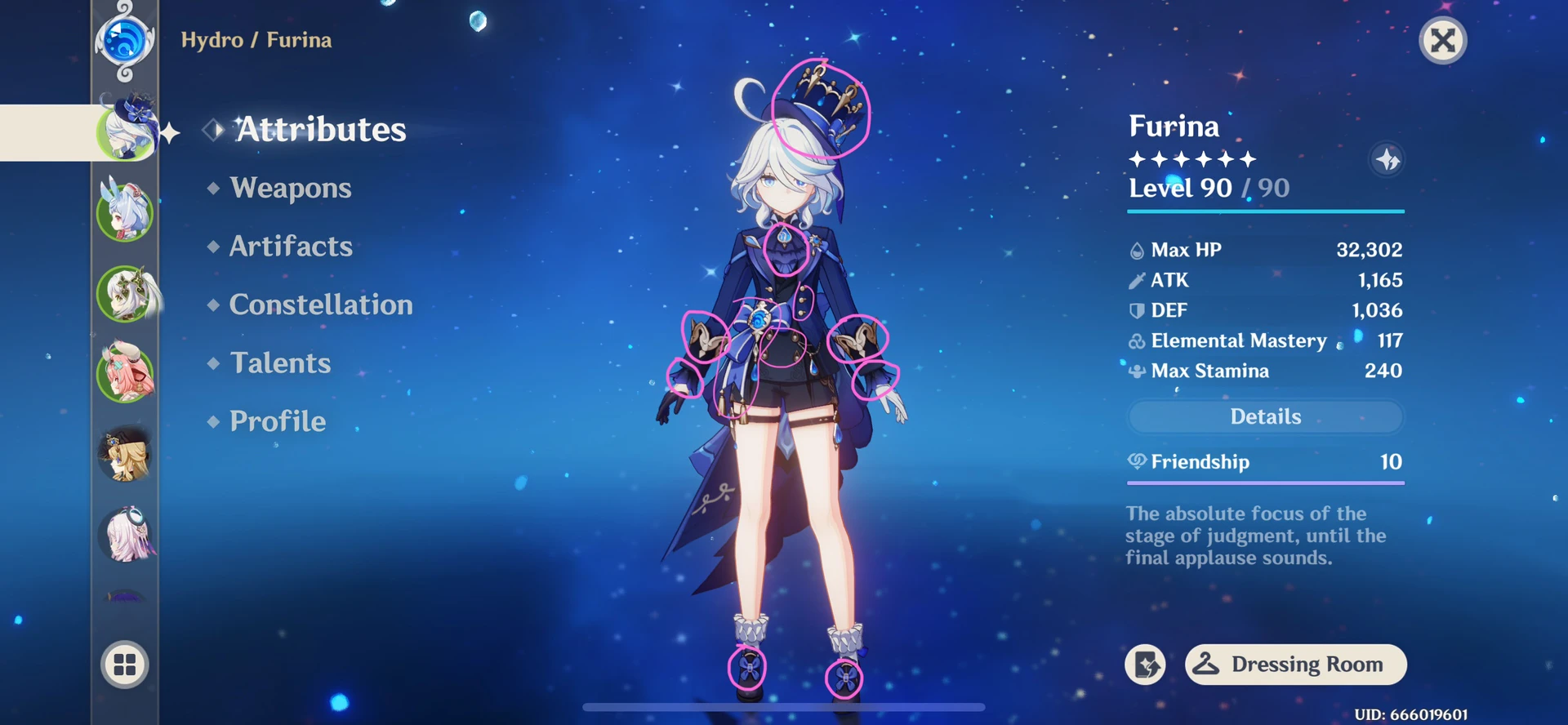Open the Dressing Room
The image size is (1568, 725).
(1294, 665)
